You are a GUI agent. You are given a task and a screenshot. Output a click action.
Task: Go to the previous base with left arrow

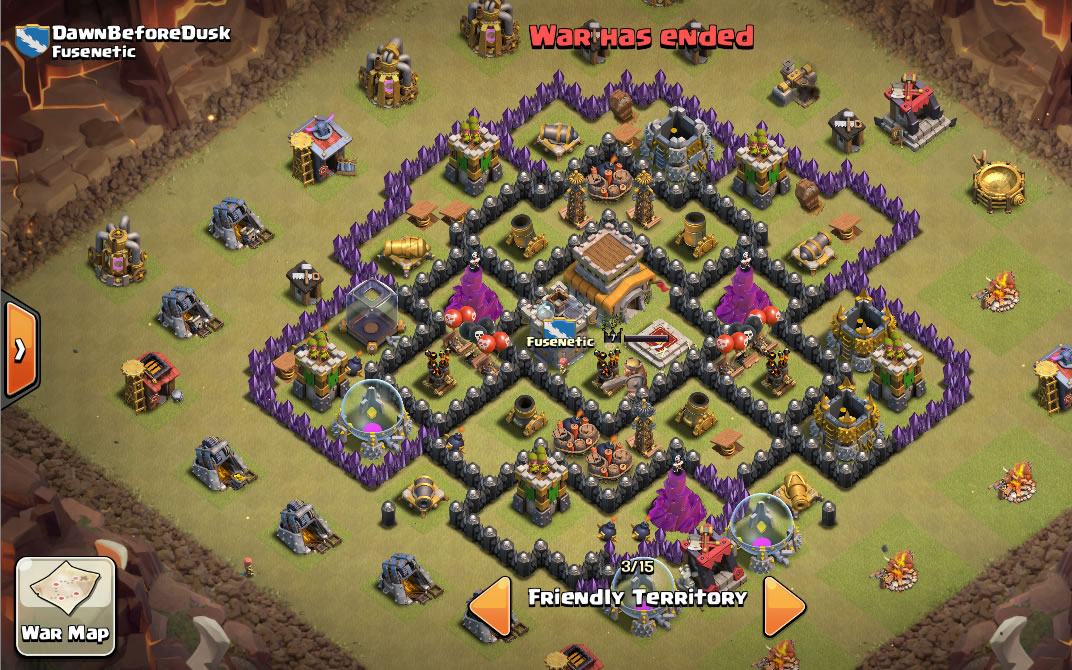coord(490,603)
